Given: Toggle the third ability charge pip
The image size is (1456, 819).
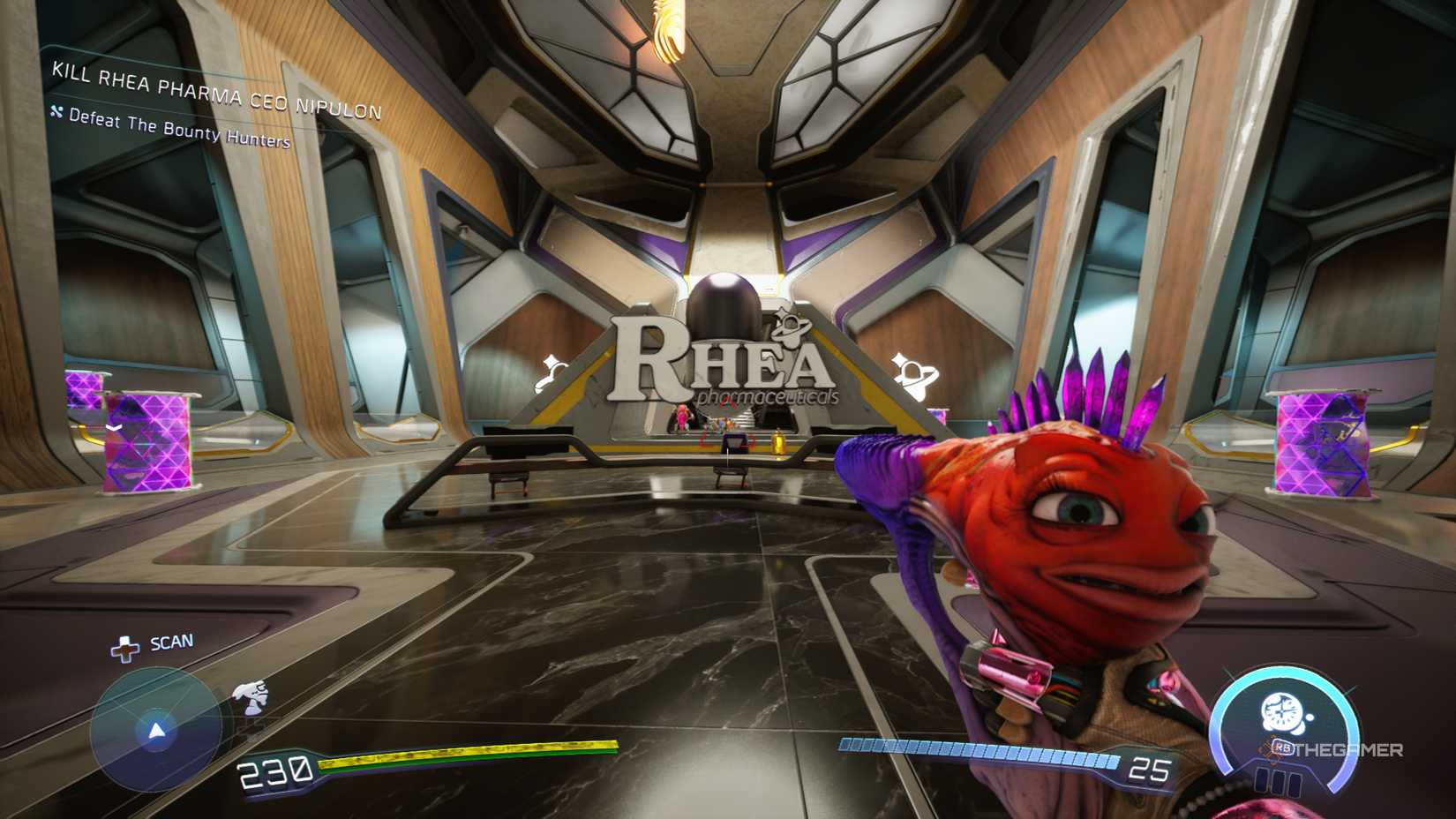Looking at the screenshot, I should 1295,782.
